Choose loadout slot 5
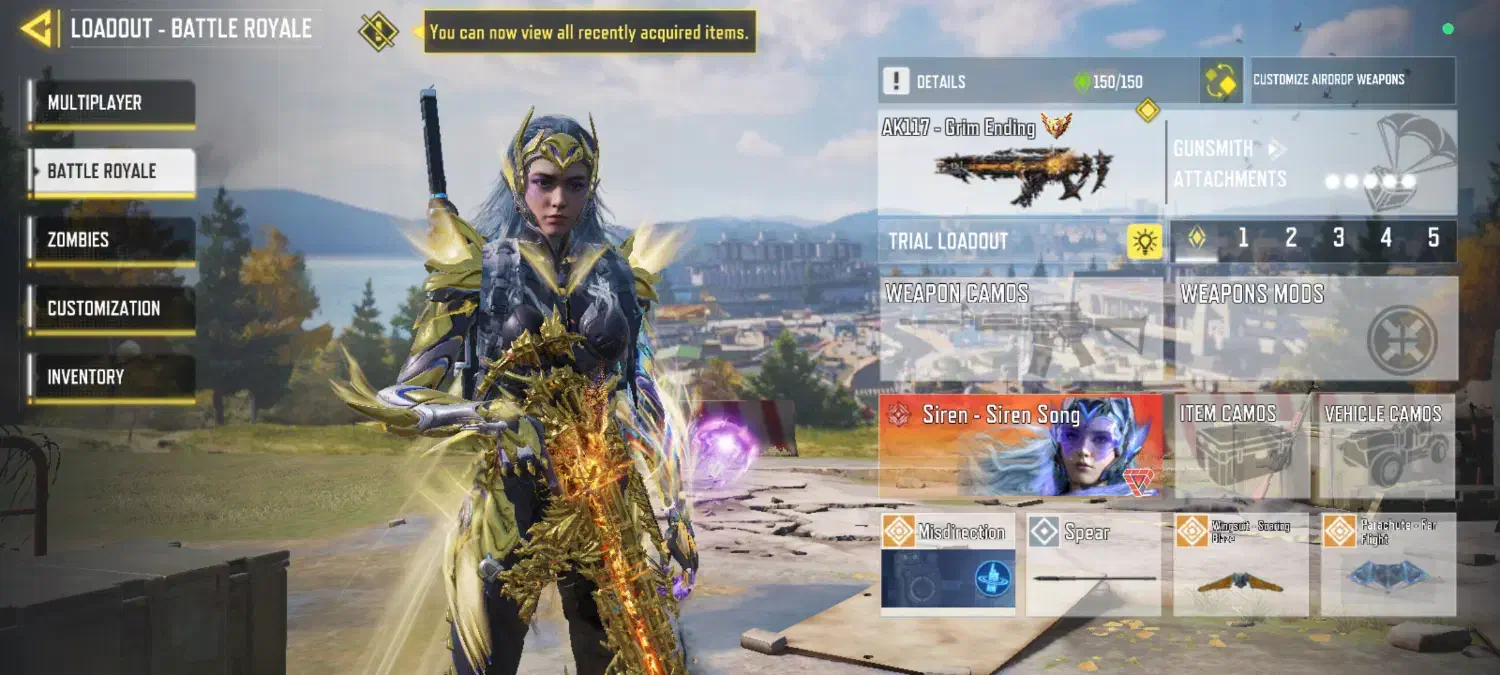1500x675 pixels. [1433, 239]
